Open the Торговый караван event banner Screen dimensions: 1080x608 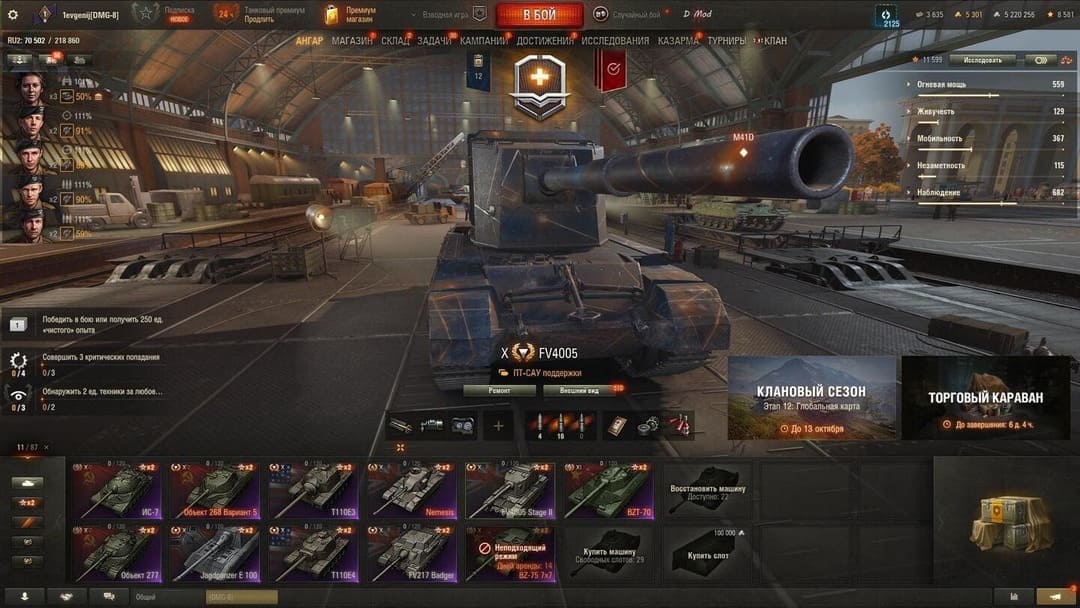(985, 398)
